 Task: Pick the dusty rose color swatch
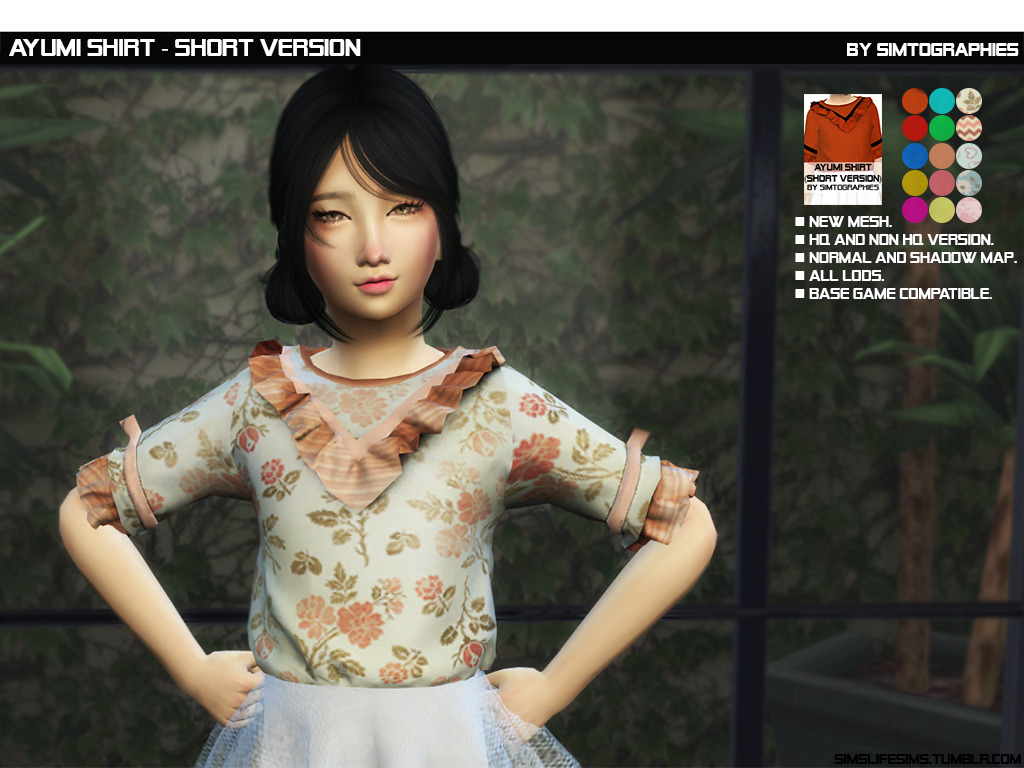pyautogui.click(x=941, y=183)
